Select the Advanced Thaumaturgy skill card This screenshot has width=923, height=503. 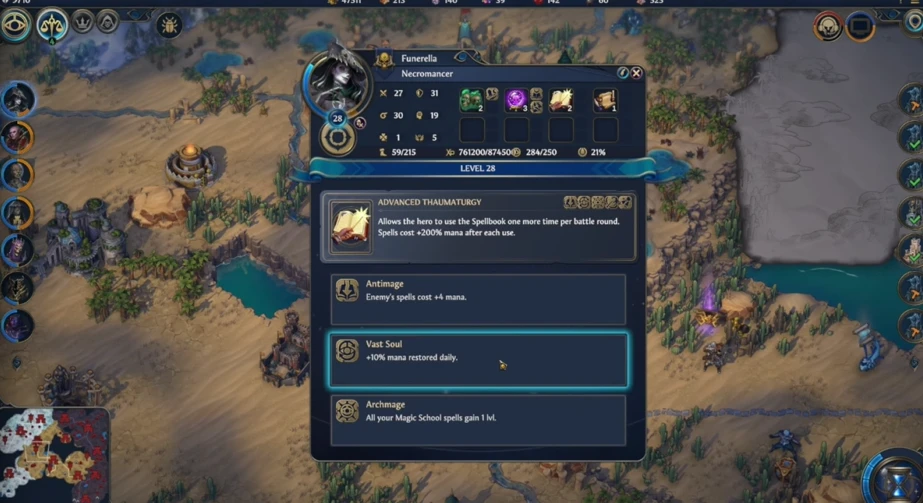(478, 227)
